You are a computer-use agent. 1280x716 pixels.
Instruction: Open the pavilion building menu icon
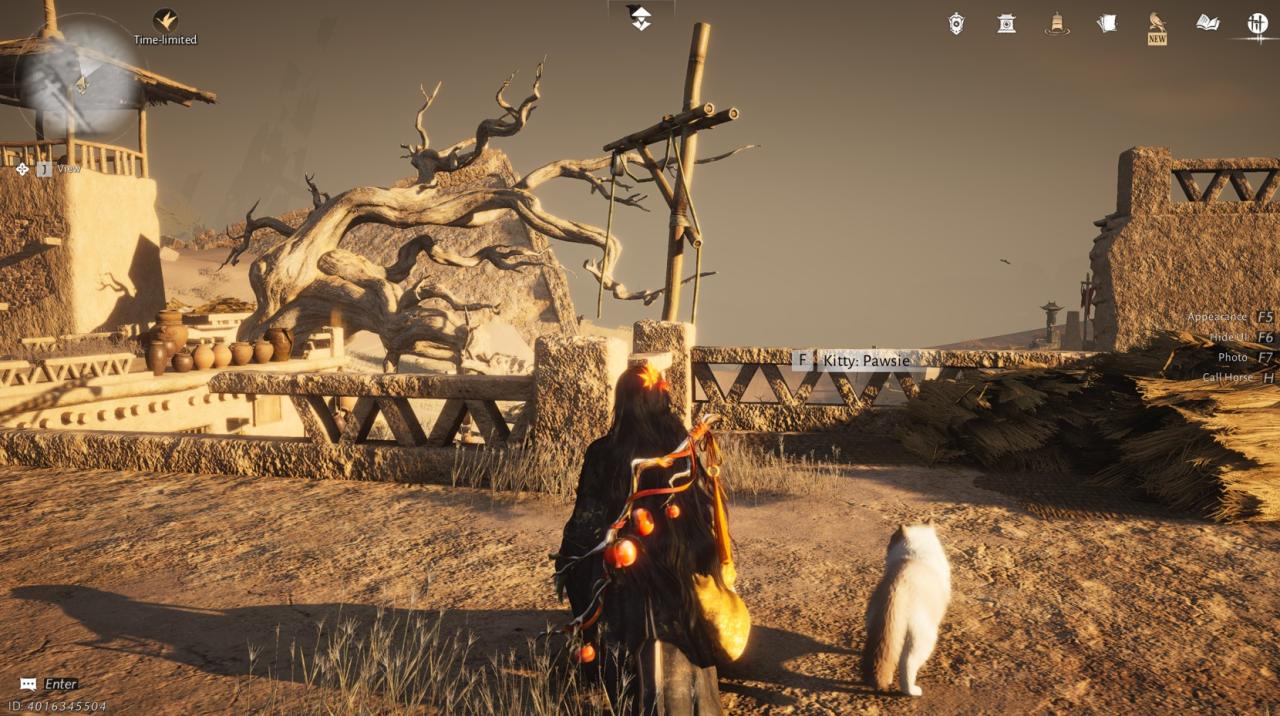click(1006, 23)
